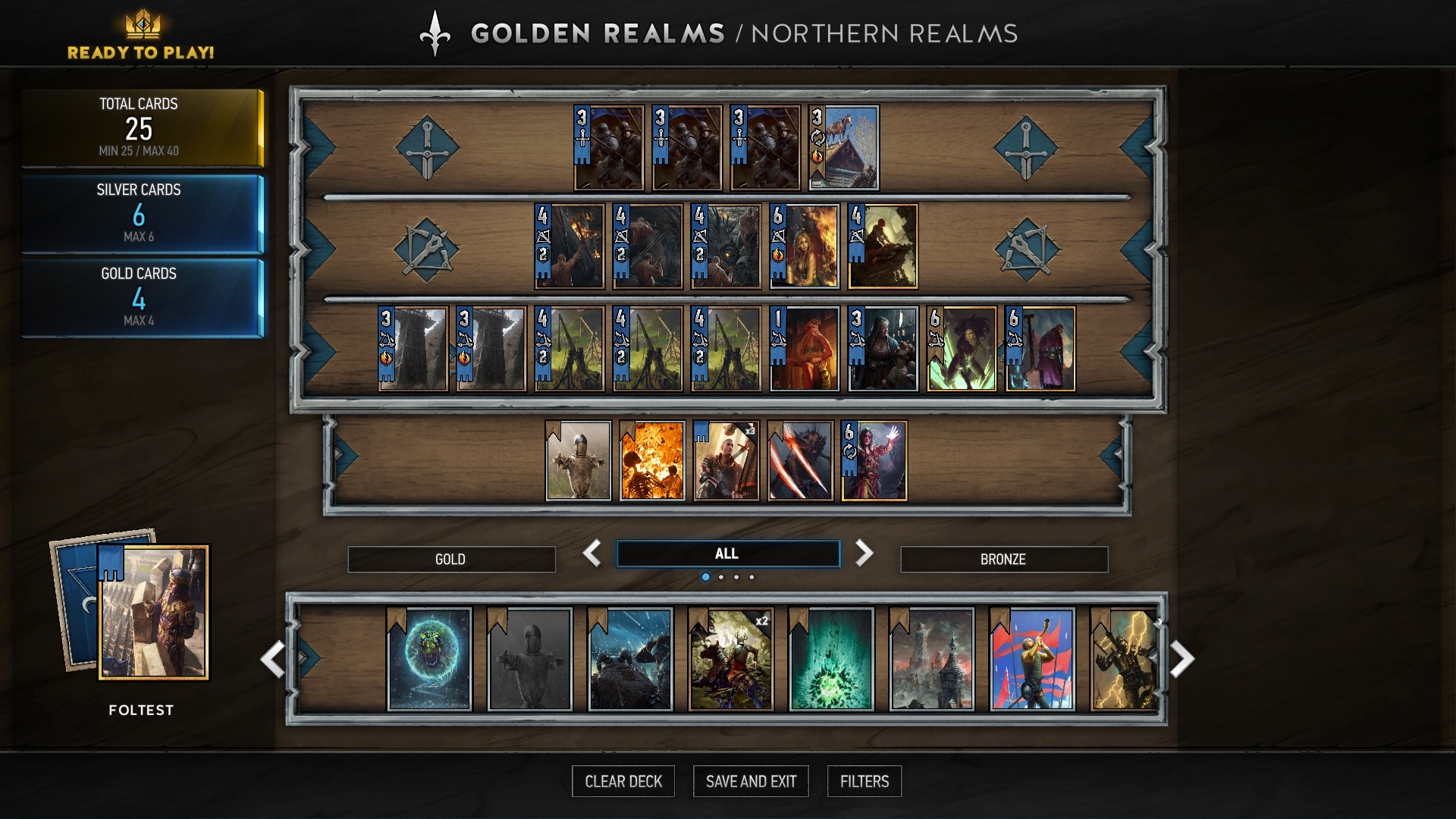Select the second page dot under the filter bar
This screenshot has width=1456, height=819.
click(x=721, y=577)
